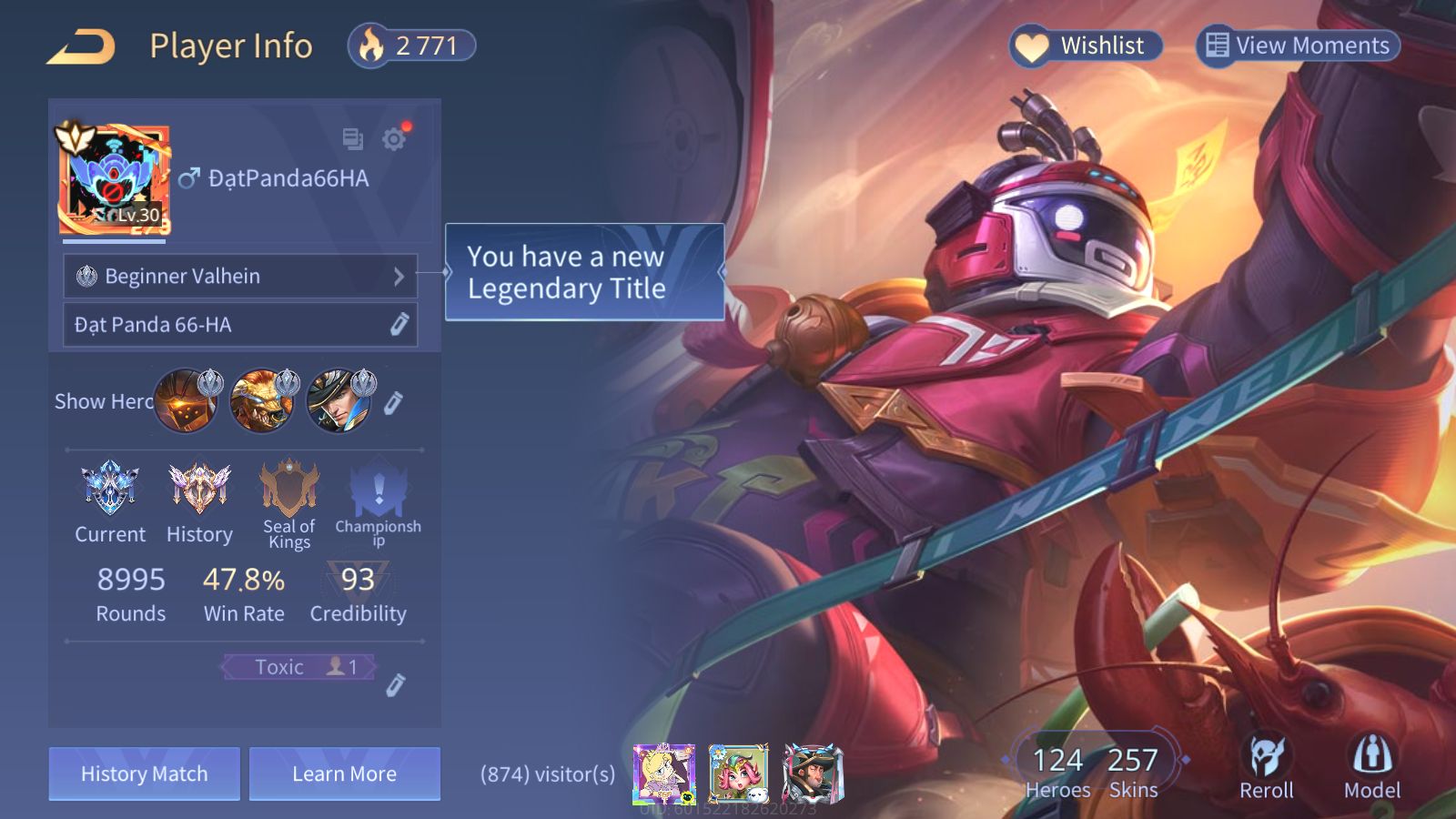Edit the Show Hero selection
The width and height of the screenshot is (1456, 819).
393,402
